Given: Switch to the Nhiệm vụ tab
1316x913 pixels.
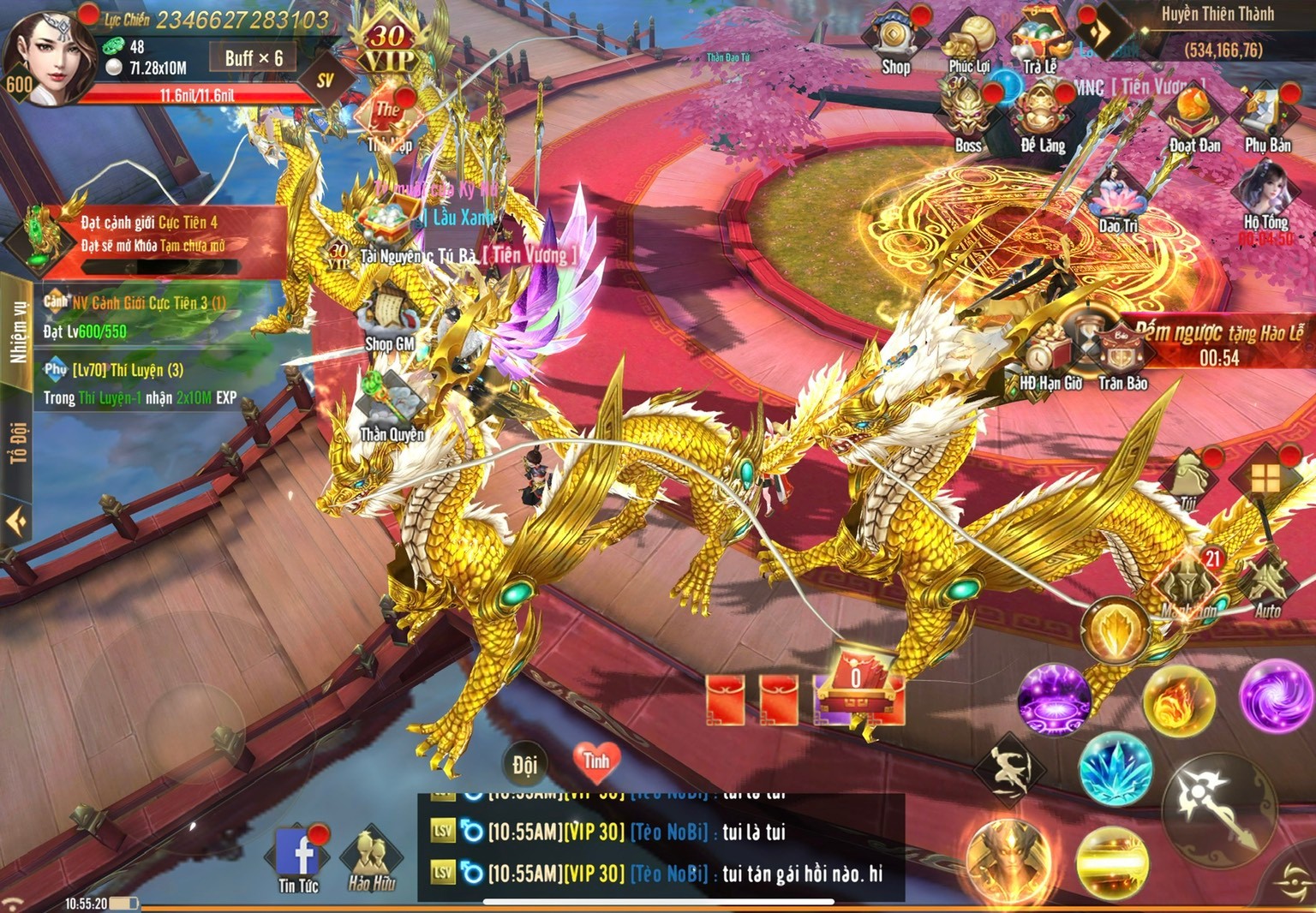Looking at the screenshot, I should tap(15, 330).
